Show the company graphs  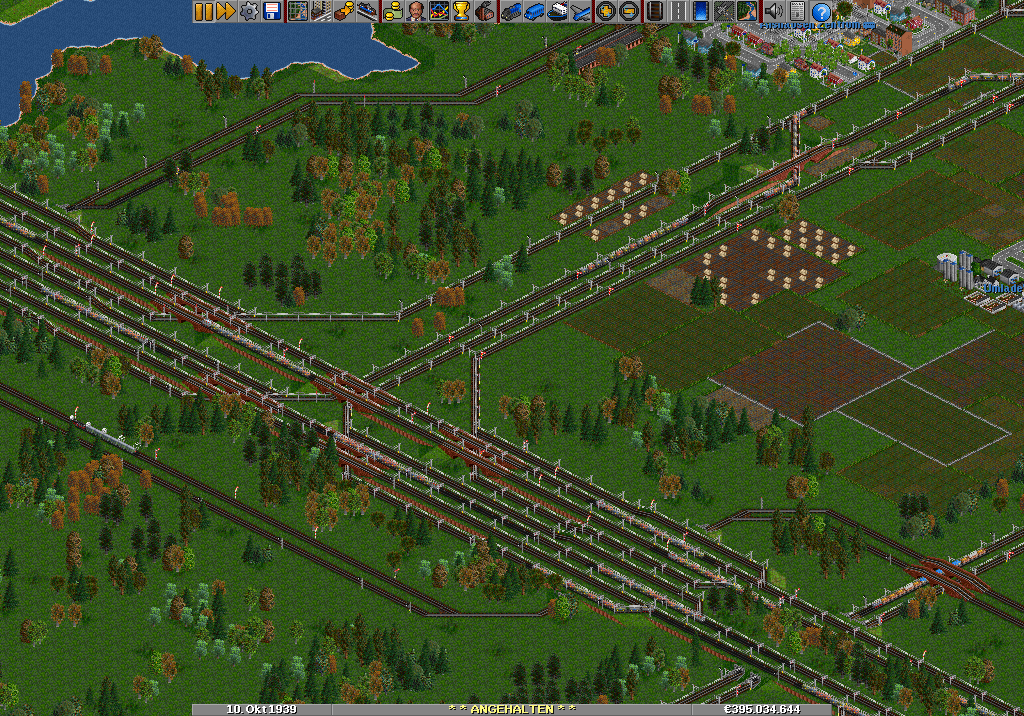pos(438,11)
